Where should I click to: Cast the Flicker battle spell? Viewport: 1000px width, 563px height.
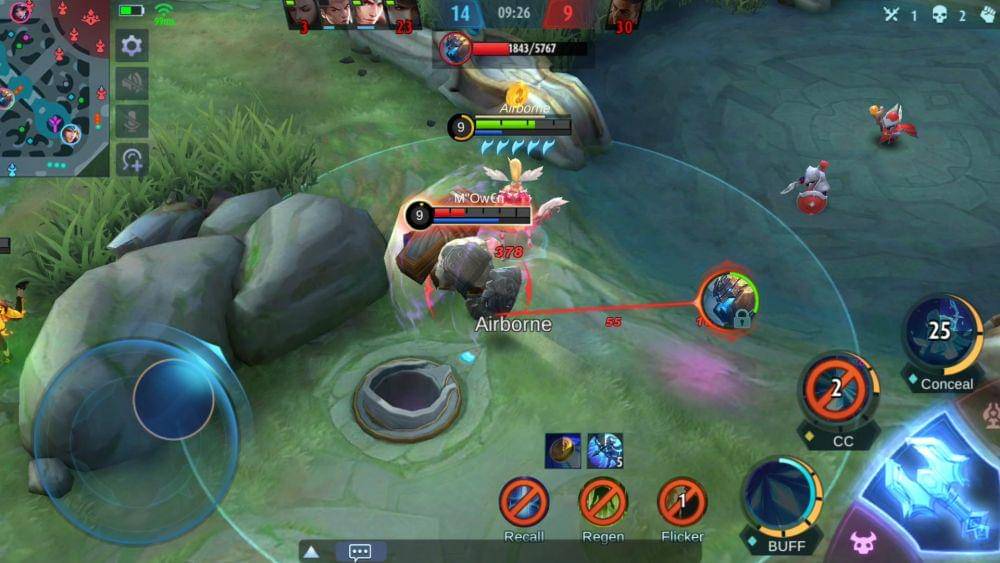[x=682, y=502]
